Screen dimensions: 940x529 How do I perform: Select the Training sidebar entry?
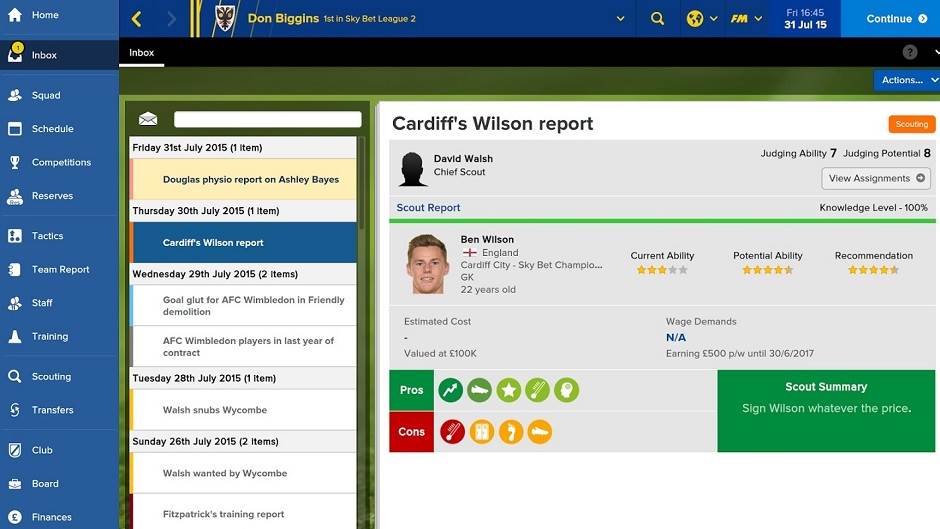(x=49, y=337)
